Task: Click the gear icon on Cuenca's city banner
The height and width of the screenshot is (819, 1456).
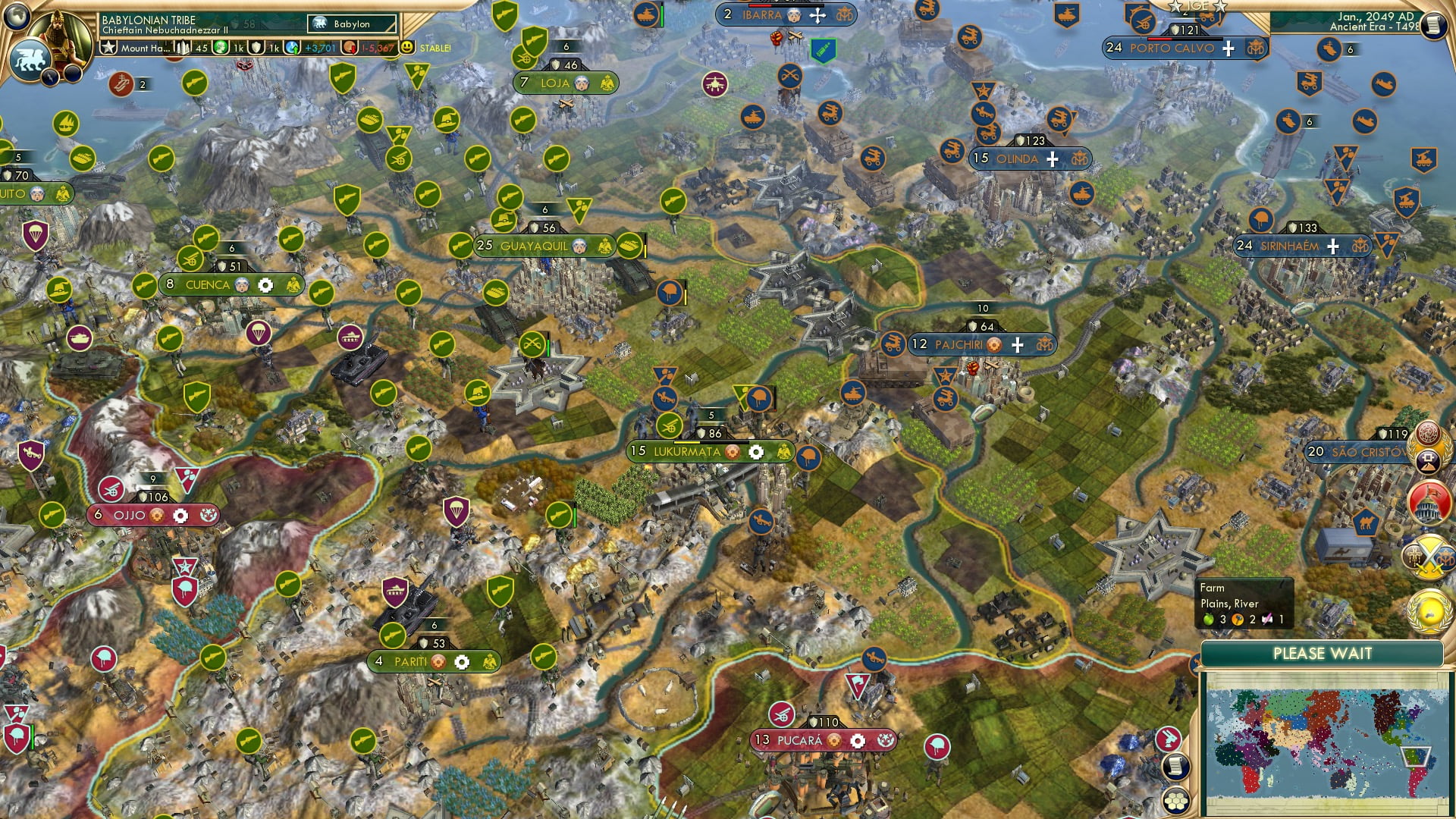Action: (265, 284)
